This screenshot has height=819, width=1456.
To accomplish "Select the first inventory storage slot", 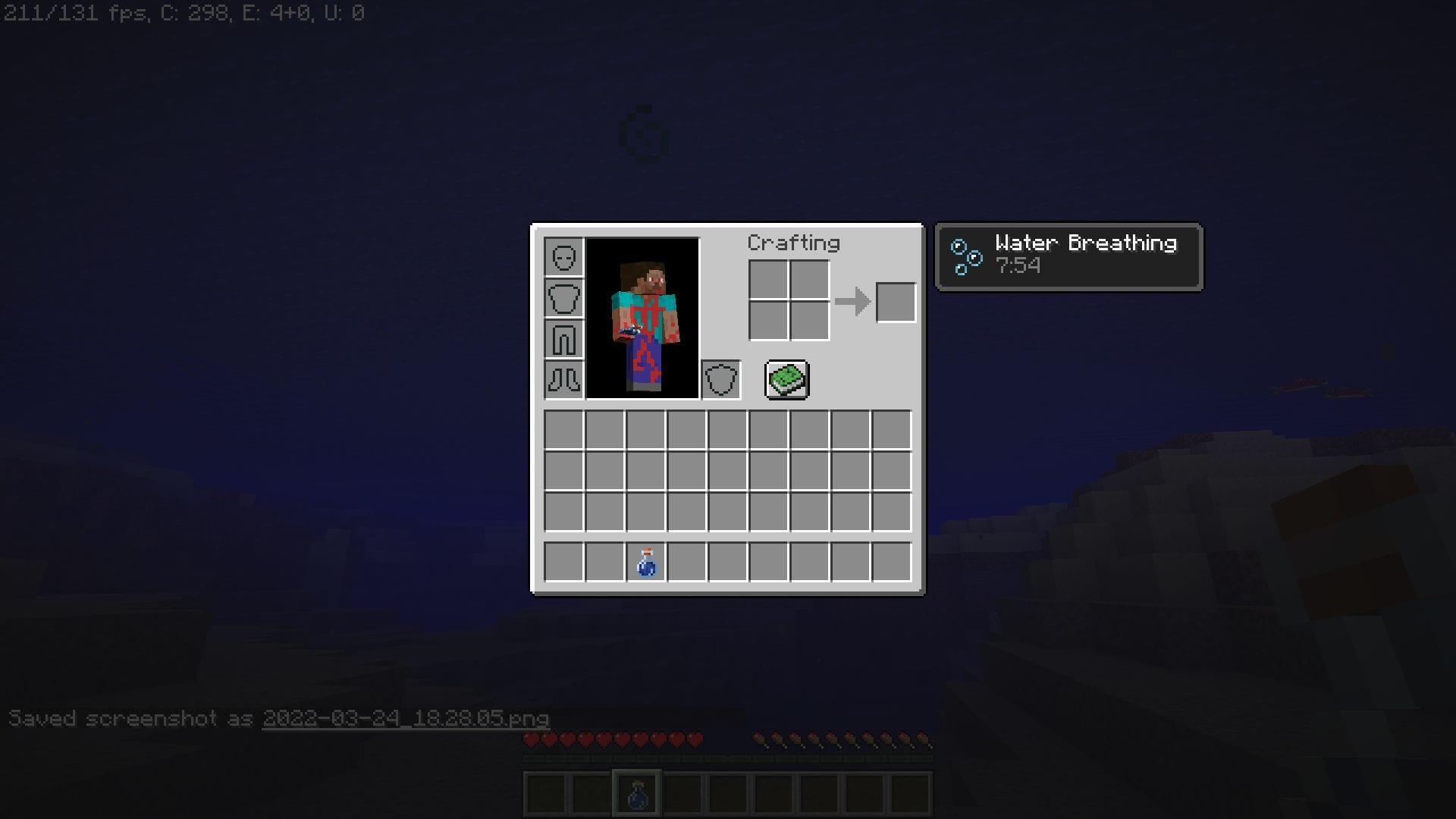I will pos(564,431).
